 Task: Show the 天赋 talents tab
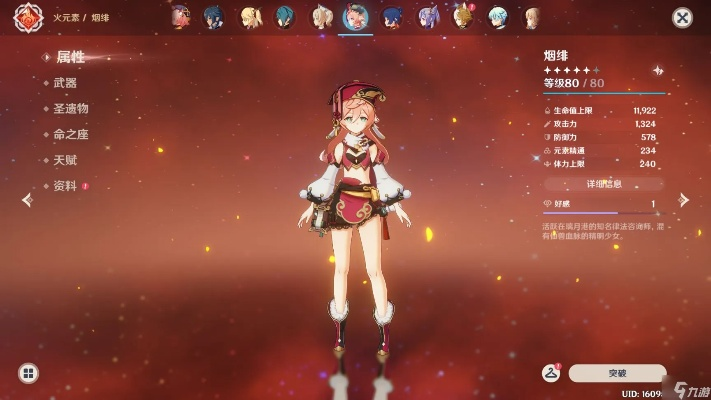pyautogui.click(x=65, y=160)
